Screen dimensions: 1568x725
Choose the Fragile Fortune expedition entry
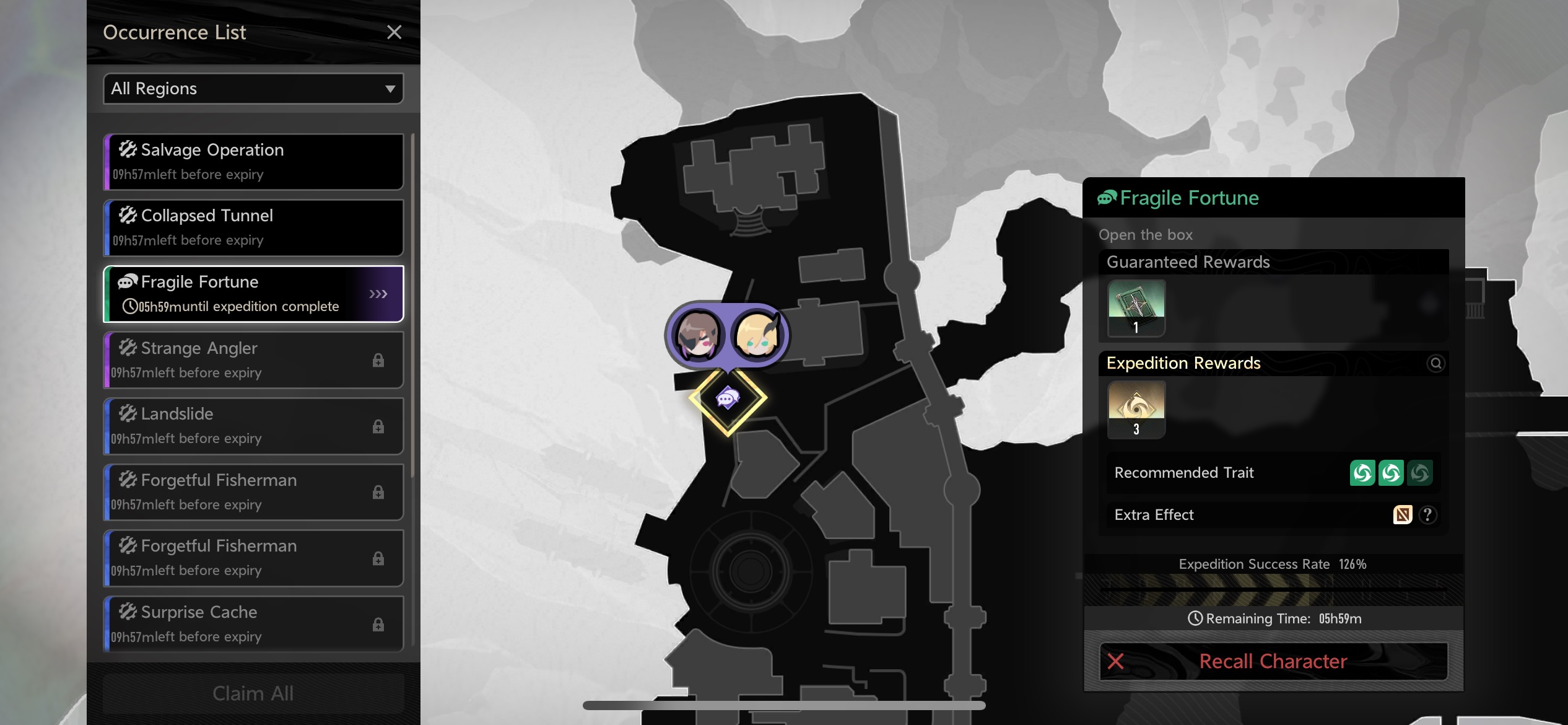click(253, 294)
